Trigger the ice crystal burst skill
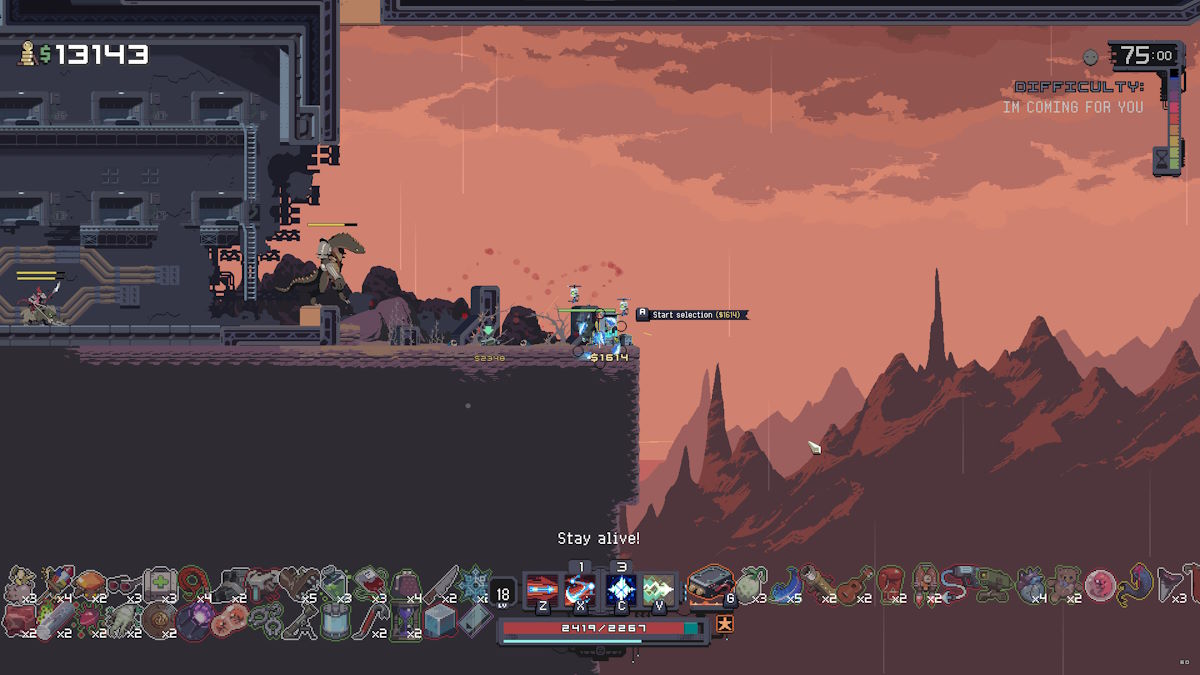The width and height of the screenshot is (1200, 675). pos(621,587)
